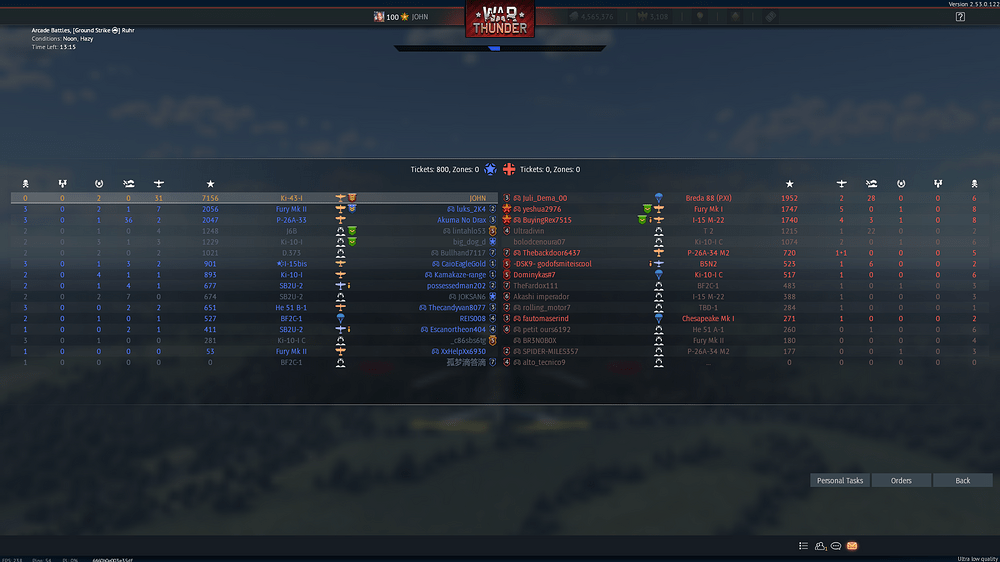
Task: Open the orange mail envelope icon
Action: click(x=852, y=546)
